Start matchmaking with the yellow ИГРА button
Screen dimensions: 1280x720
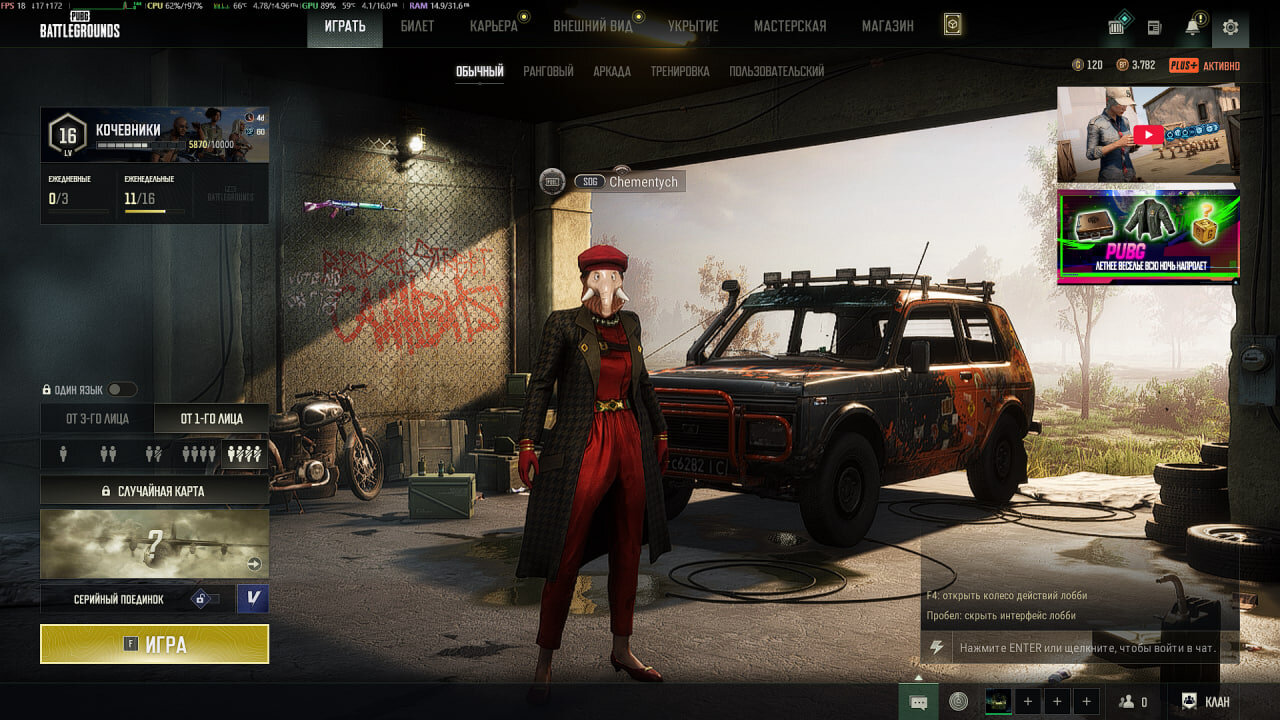(154, 644)
